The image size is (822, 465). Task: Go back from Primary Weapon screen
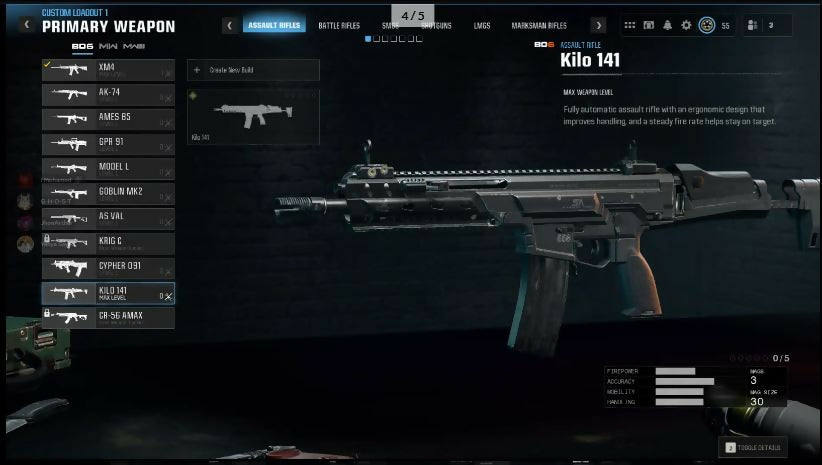tap(26, 24)
